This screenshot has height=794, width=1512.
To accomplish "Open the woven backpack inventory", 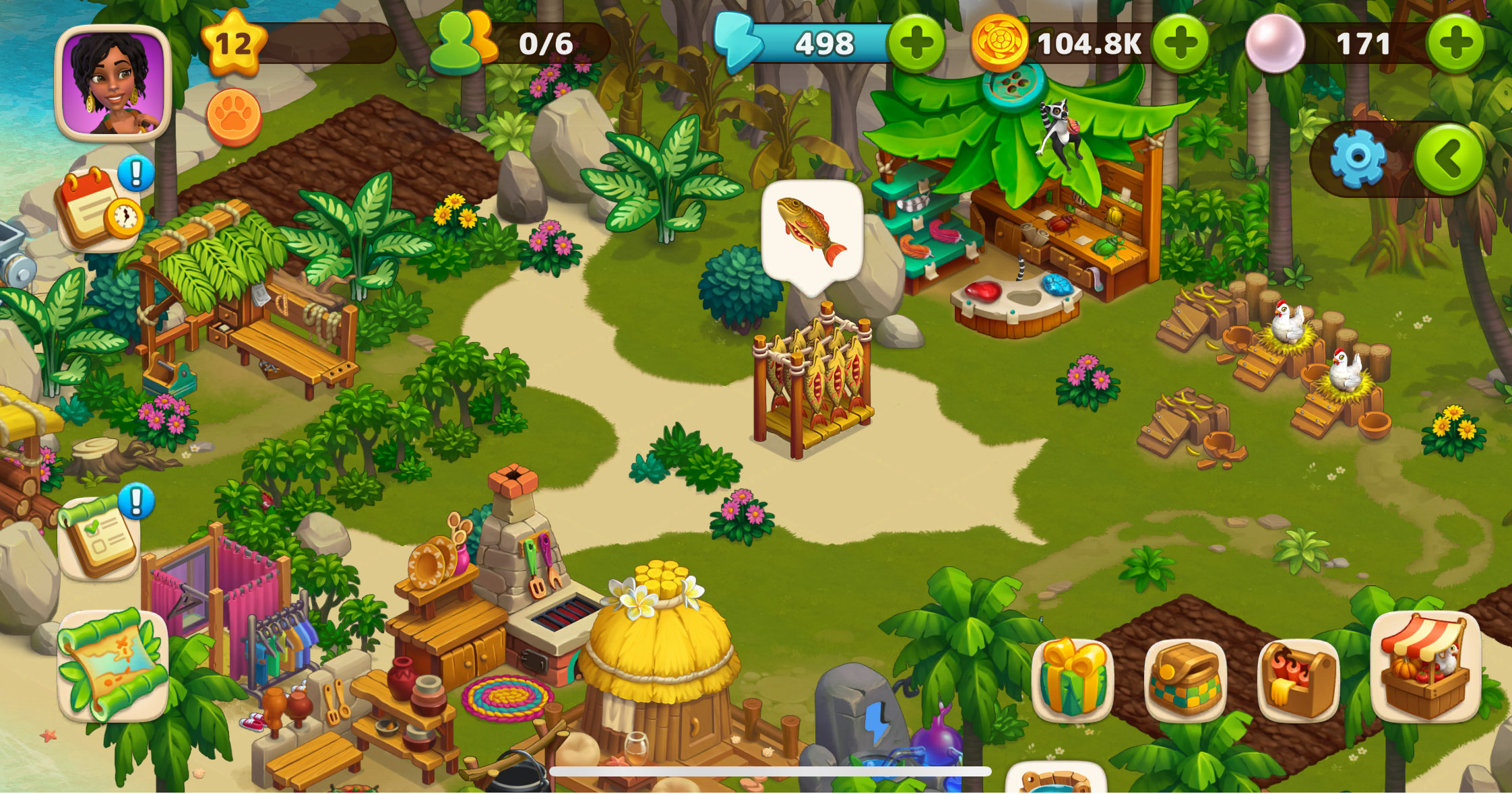I will 1185,679.
